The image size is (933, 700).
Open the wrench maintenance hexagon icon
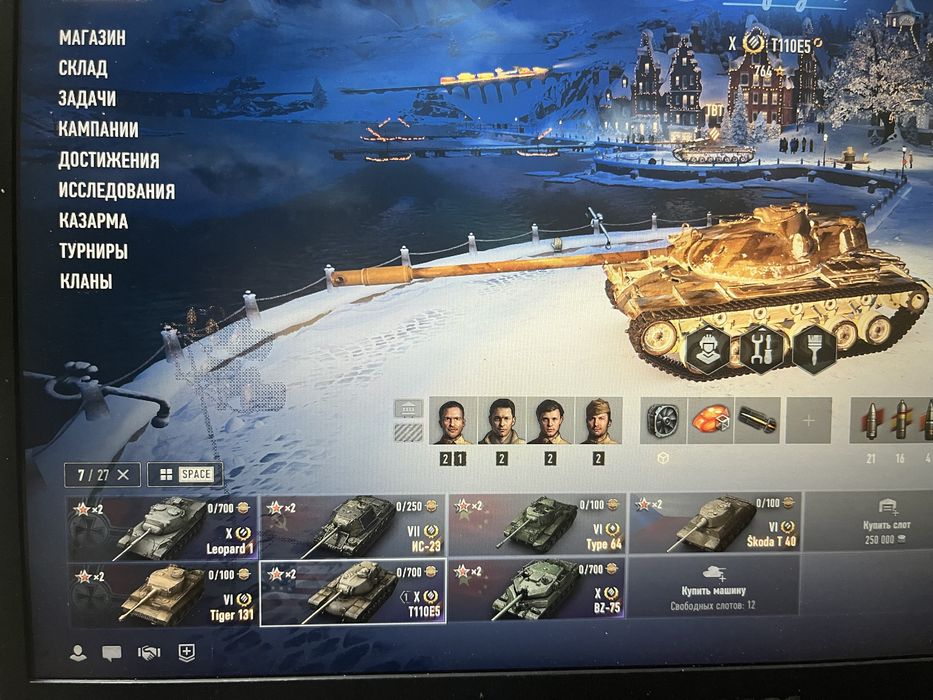point(761,349)
